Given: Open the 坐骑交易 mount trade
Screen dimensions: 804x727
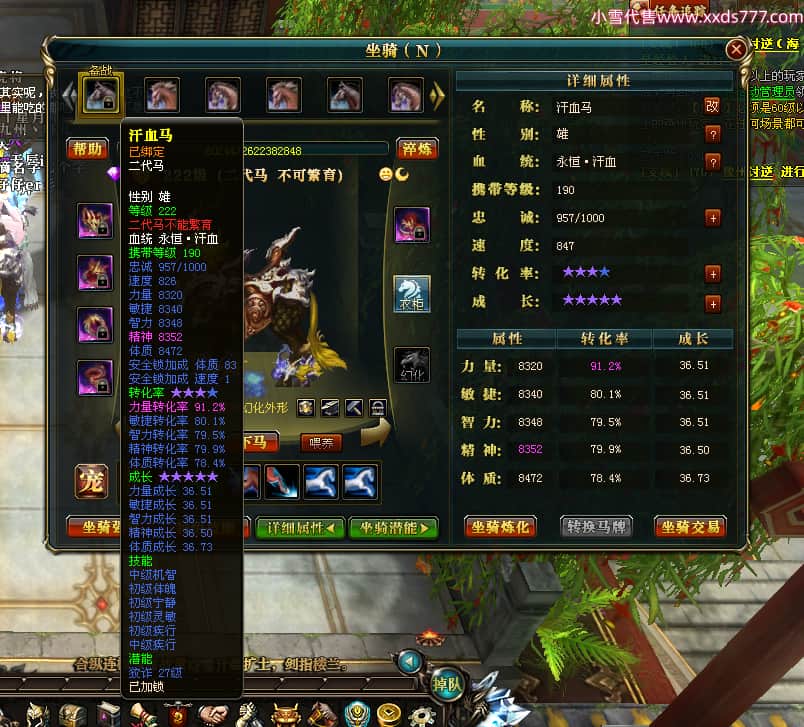Looking at the screenshot, I should pyautogui.click(x=691, y=527).
